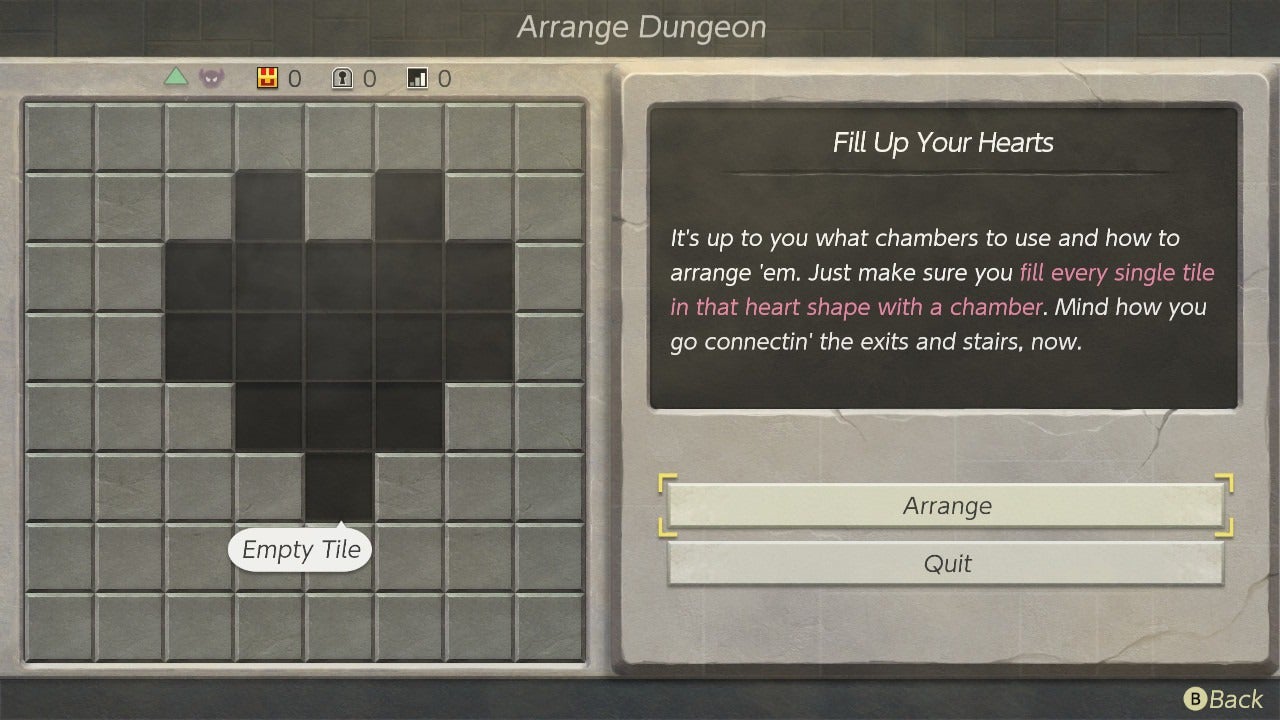Choose the Quit option
This screenshot has width=1280, height=720.
click(946, 564)
